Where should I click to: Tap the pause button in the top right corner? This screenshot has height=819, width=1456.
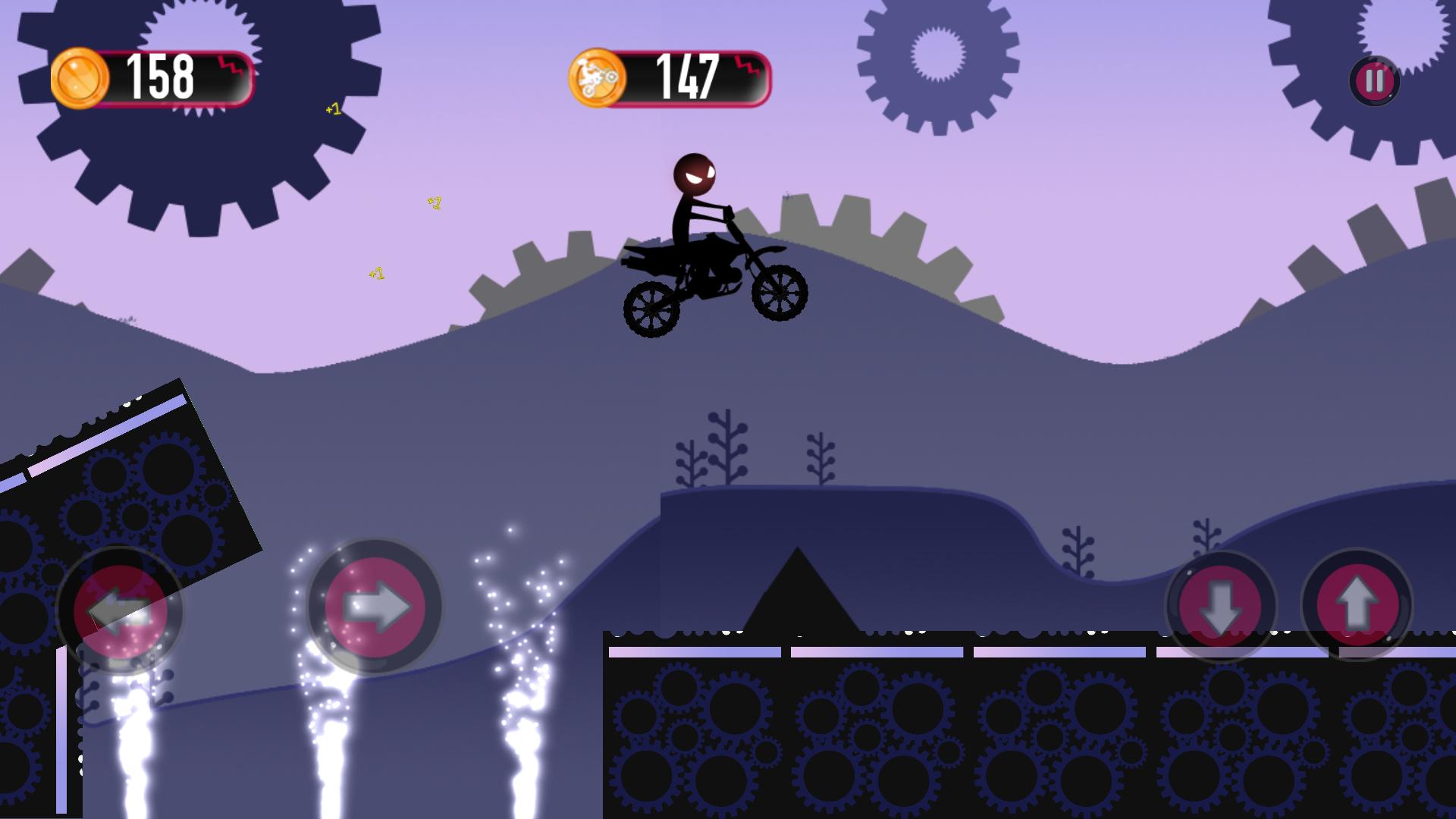(x=1373, y=80)
